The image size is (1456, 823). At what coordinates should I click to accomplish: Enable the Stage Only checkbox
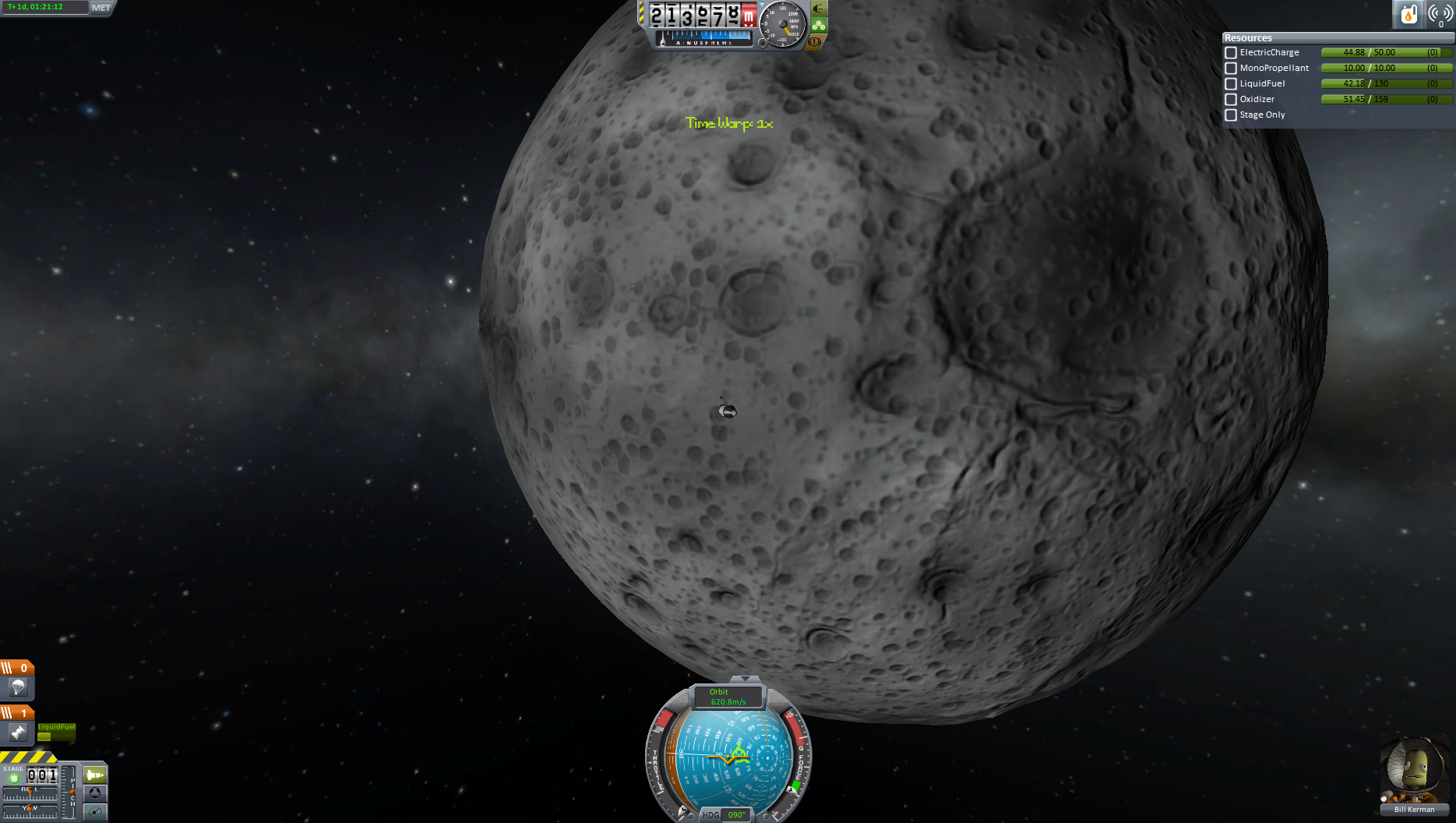click(x=1231, y=115)
